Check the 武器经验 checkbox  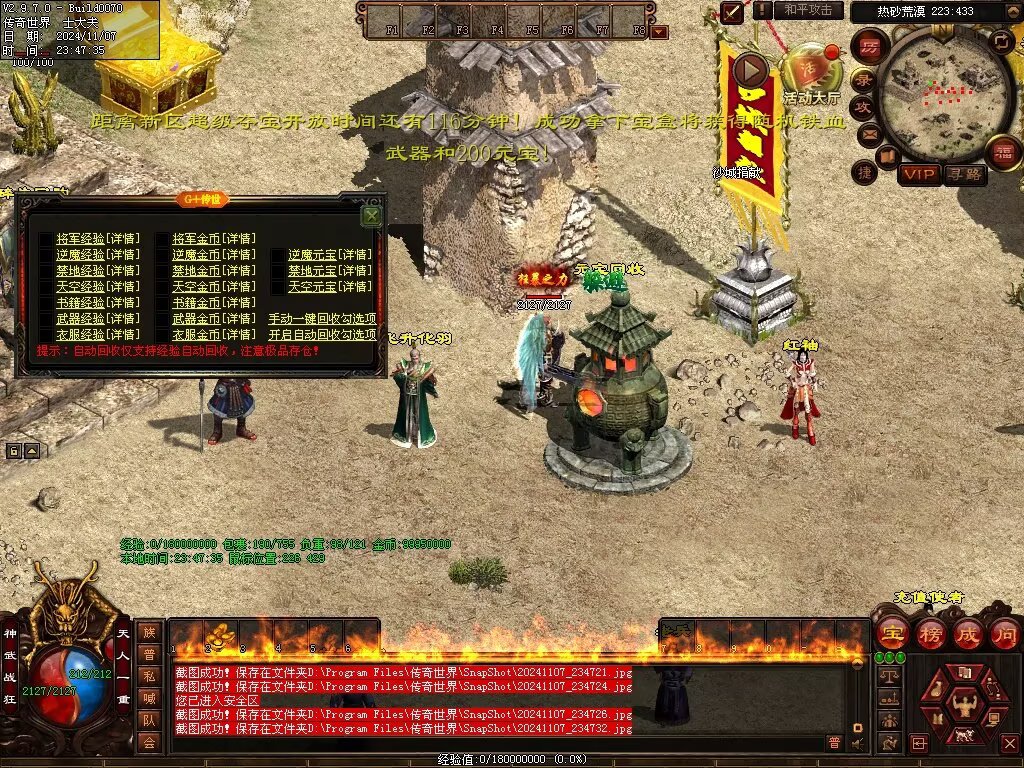pos(46,319)
